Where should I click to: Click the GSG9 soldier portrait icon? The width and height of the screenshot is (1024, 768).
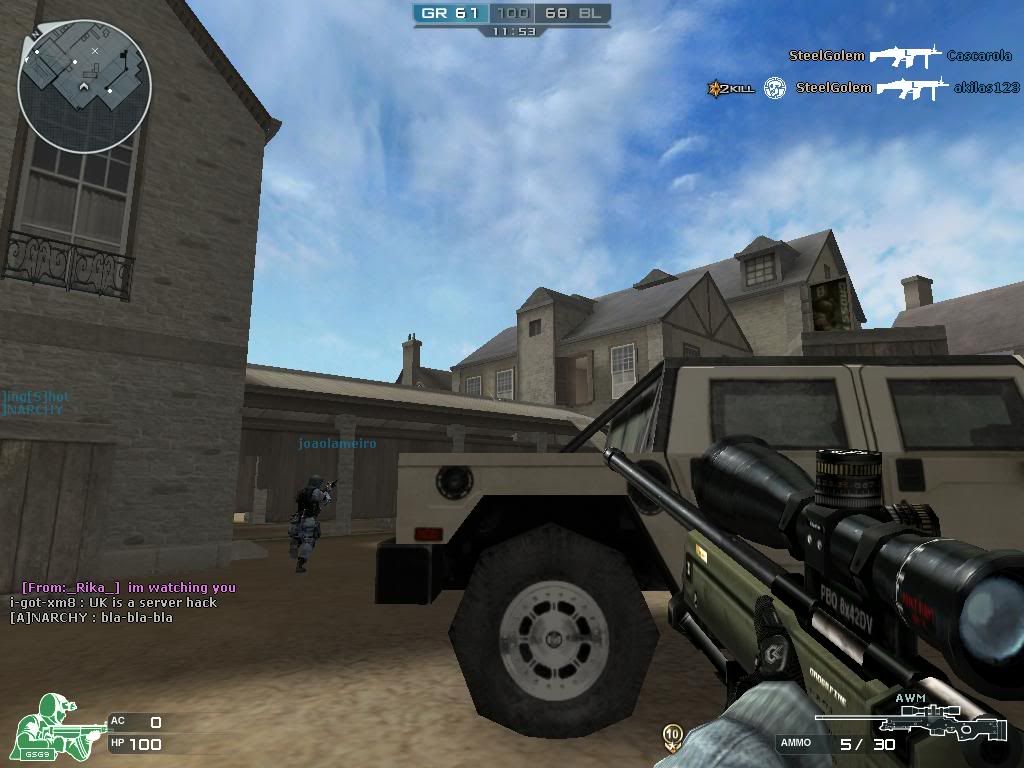tap(54, 727)
